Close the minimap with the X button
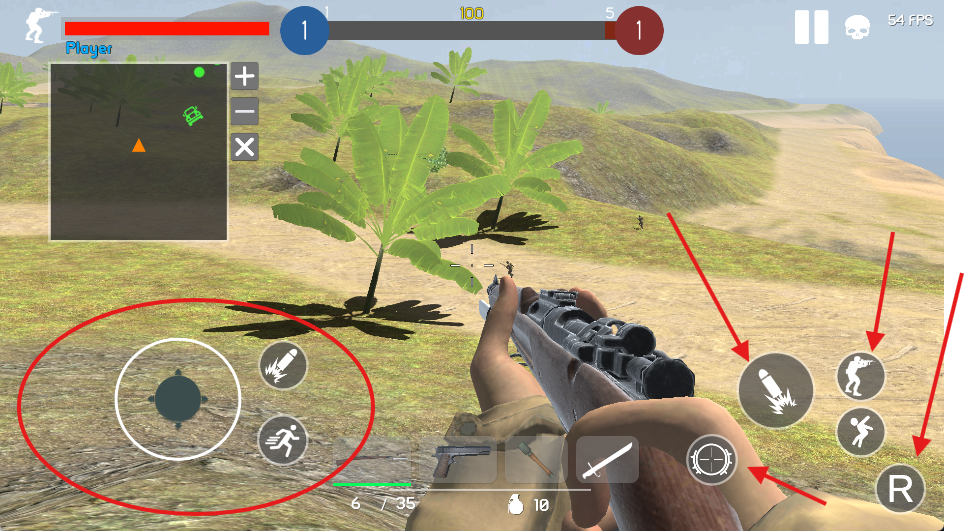 point(245,148)
